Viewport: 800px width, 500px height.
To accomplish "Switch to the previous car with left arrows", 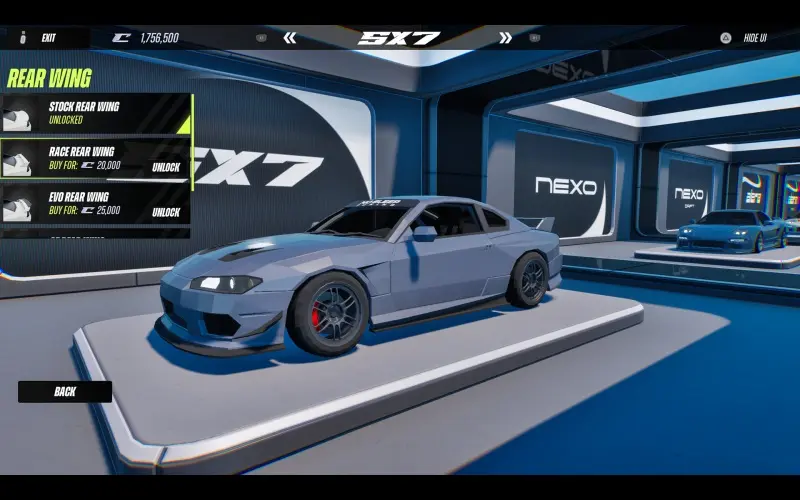I will 290,38.
